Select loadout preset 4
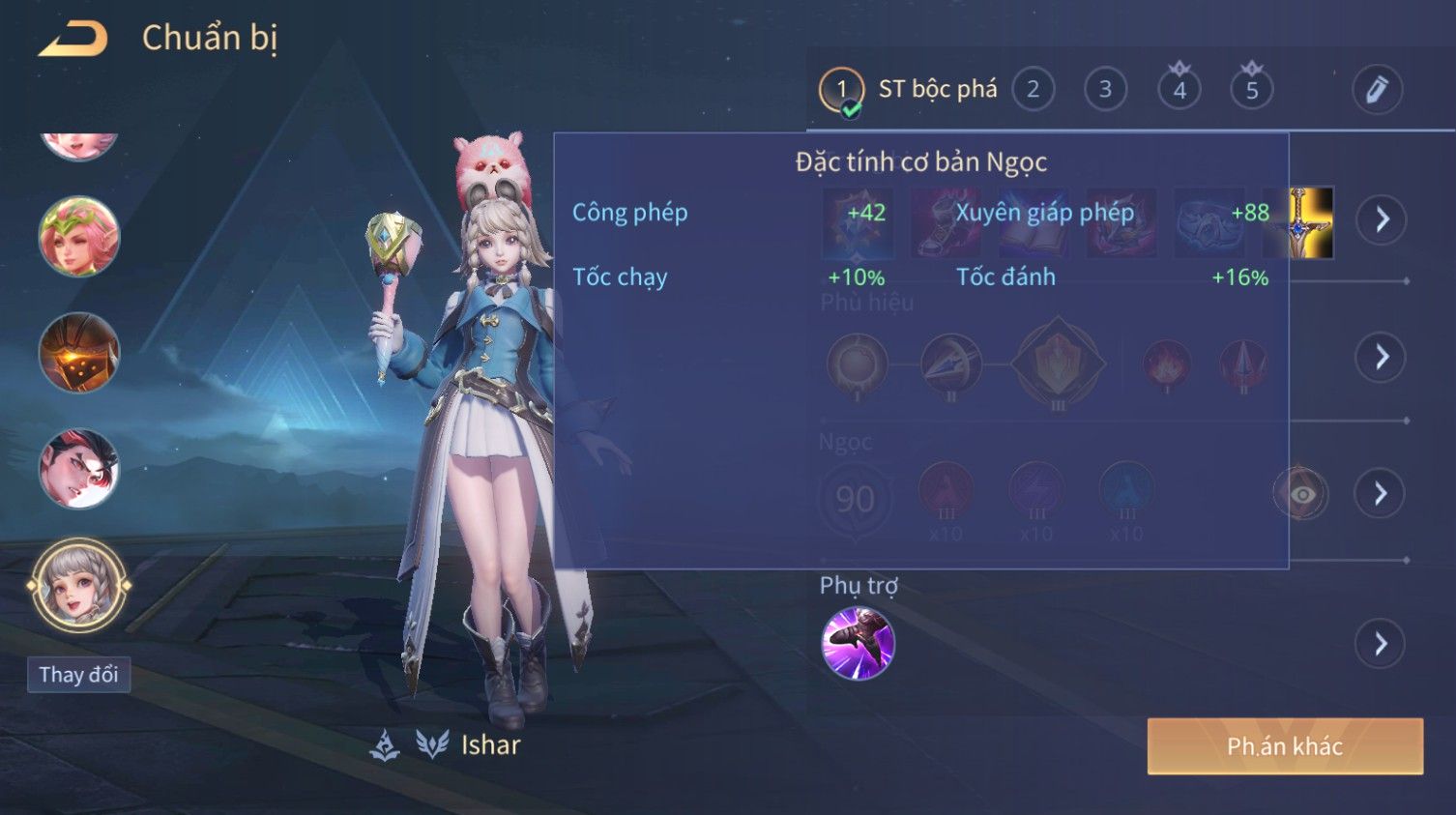 [1179, 90]
